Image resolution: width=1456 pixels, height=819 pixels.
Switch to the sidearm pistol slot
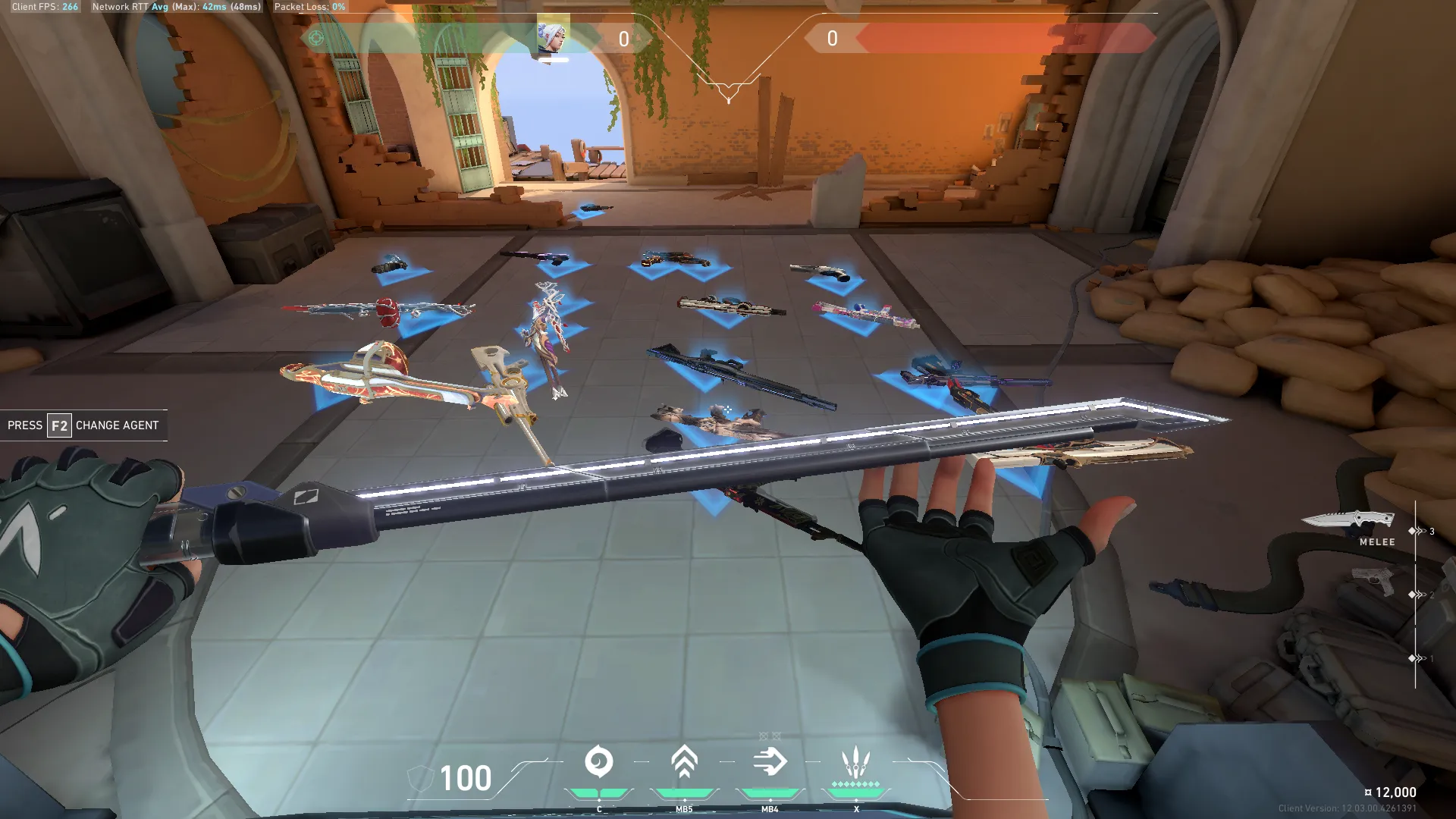click(x=1373, y=582)
